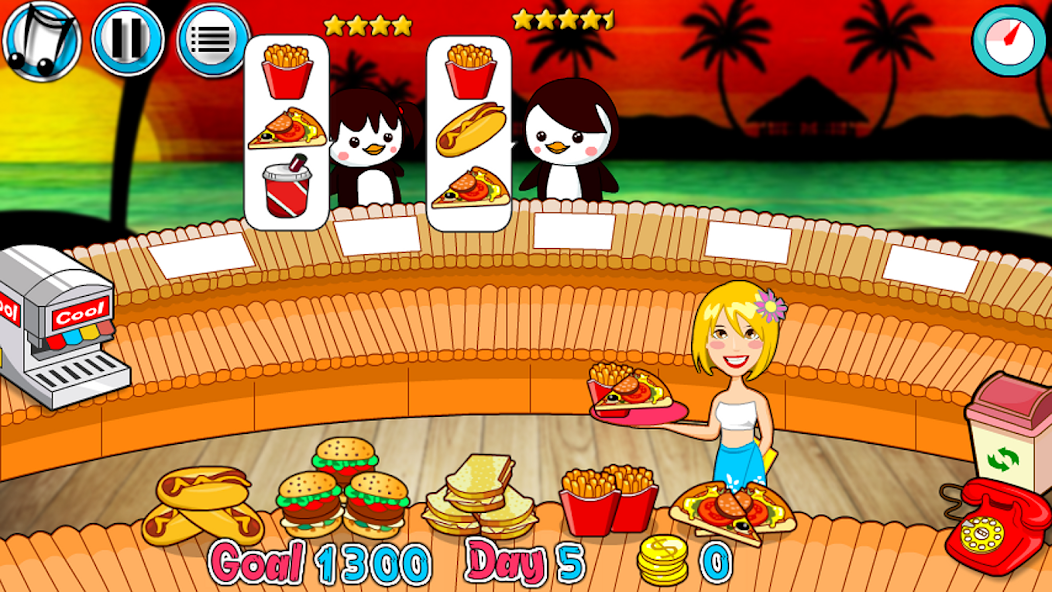Take a sandwich from the sandwich stack
Screen dimensions: 1052x592
[x=478, y=496]
